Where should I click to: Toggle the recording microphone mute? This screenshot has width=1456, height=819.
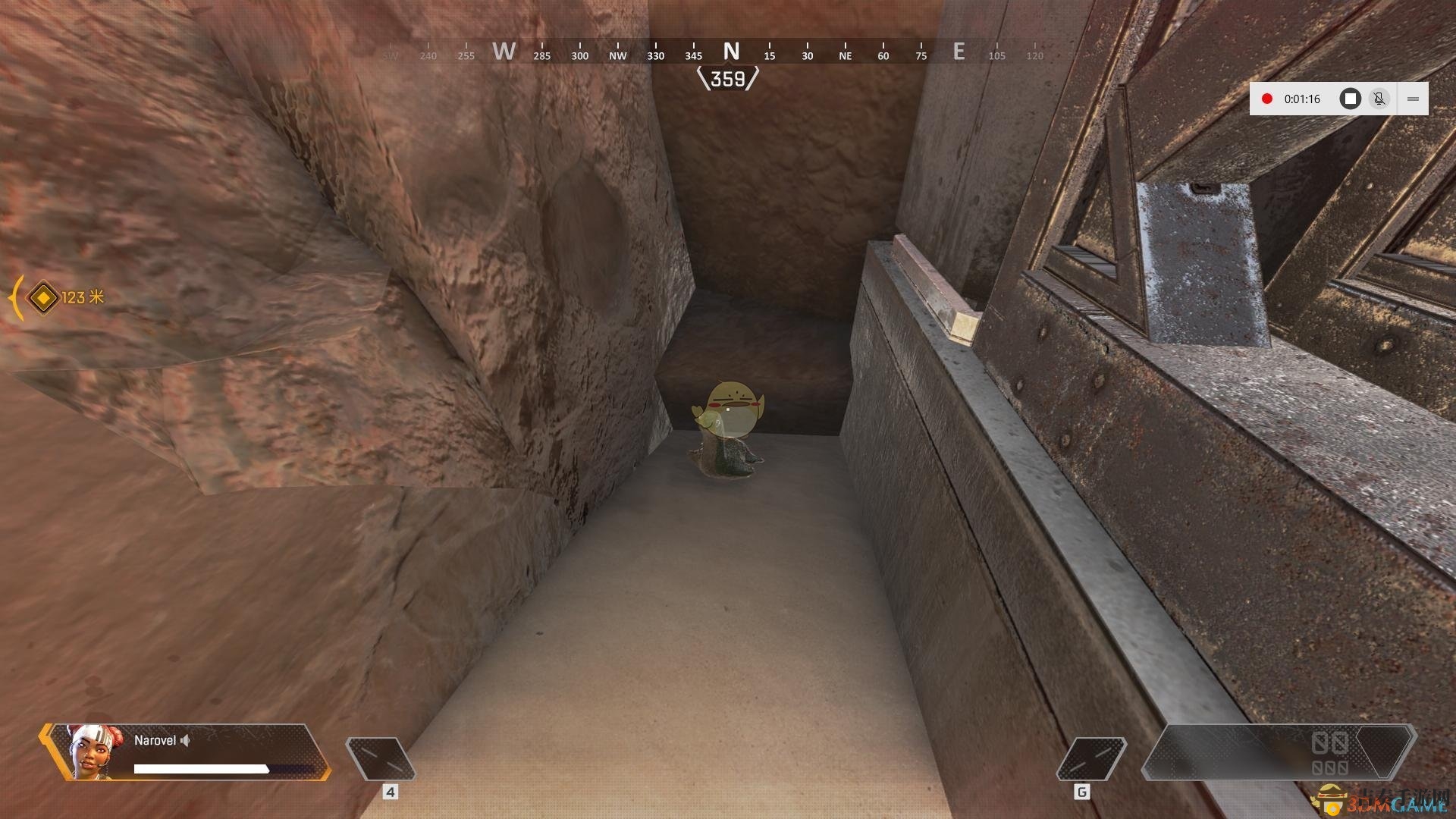pyautogui.click(x=1379, y=99)
